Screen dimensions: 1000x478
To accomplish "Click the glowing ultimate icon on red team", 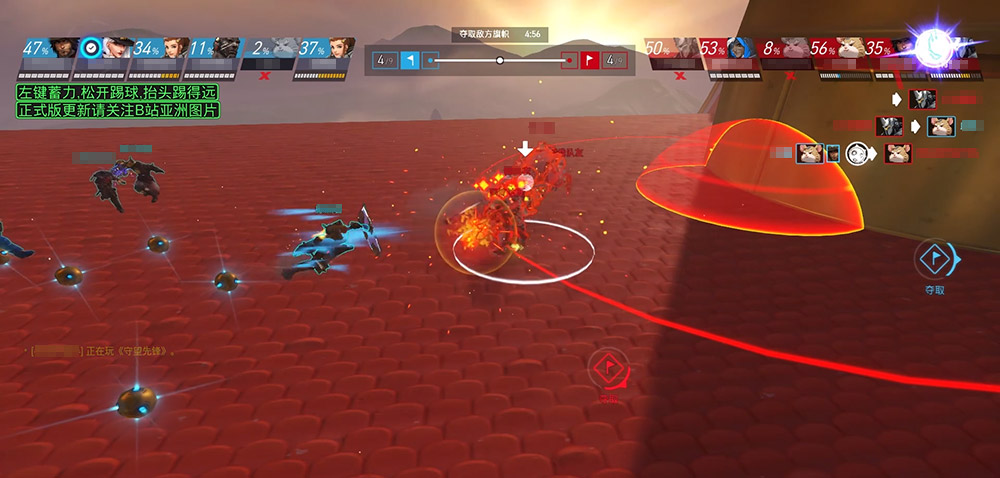I will [938, 45].
